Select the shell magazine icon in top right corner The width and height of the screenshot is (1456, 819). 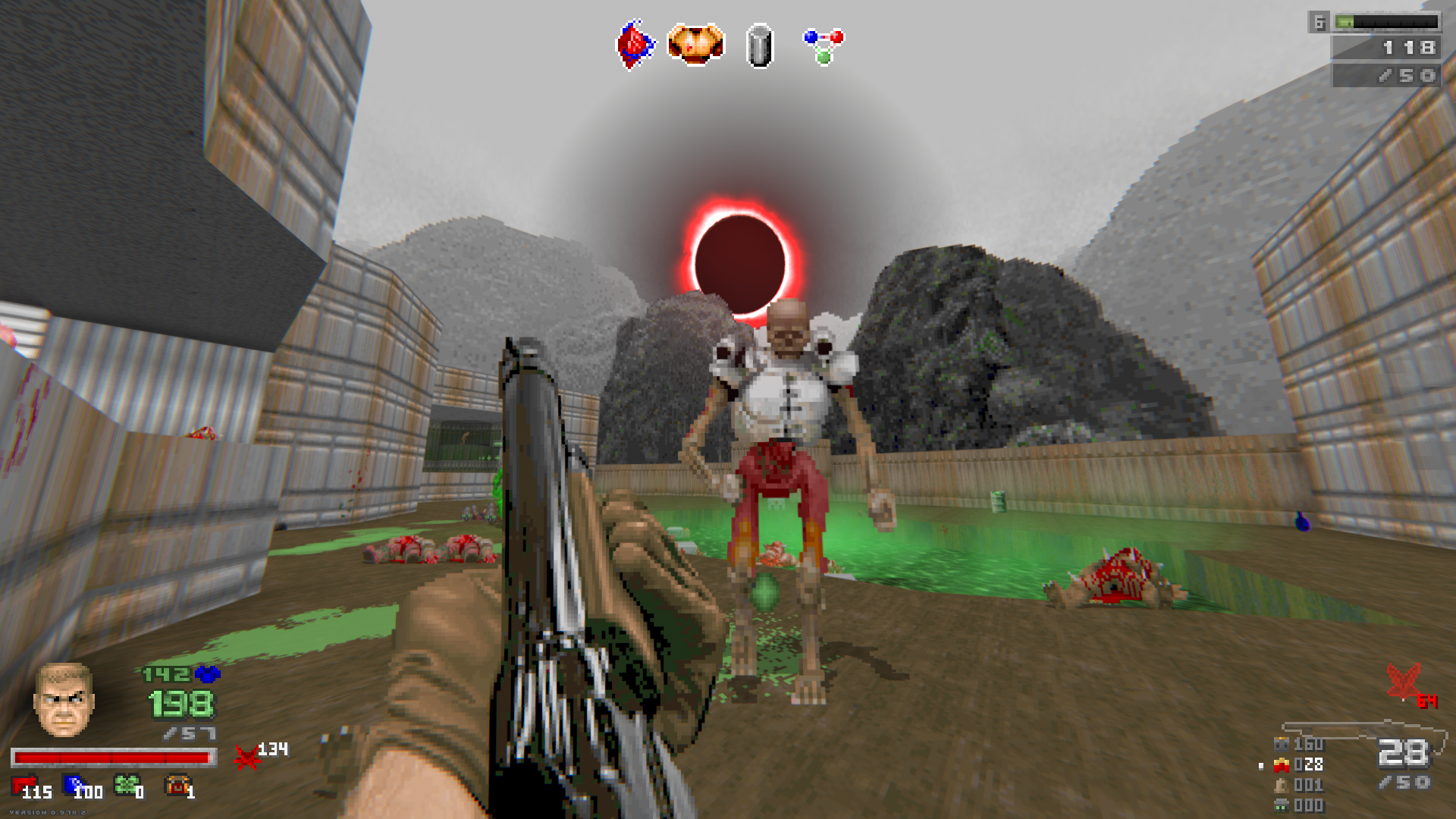pos(1389,23)
